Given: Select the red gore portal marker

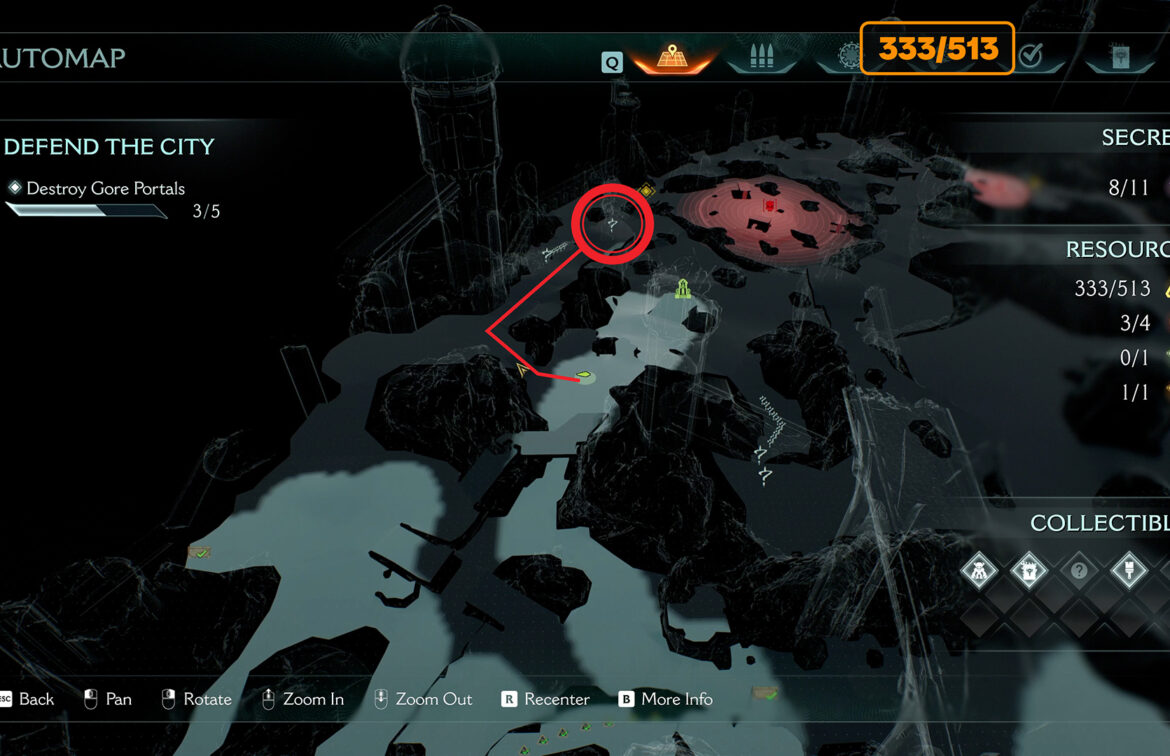Looking at the screenshot, I should pyautogui.click(x=769, y=206).
